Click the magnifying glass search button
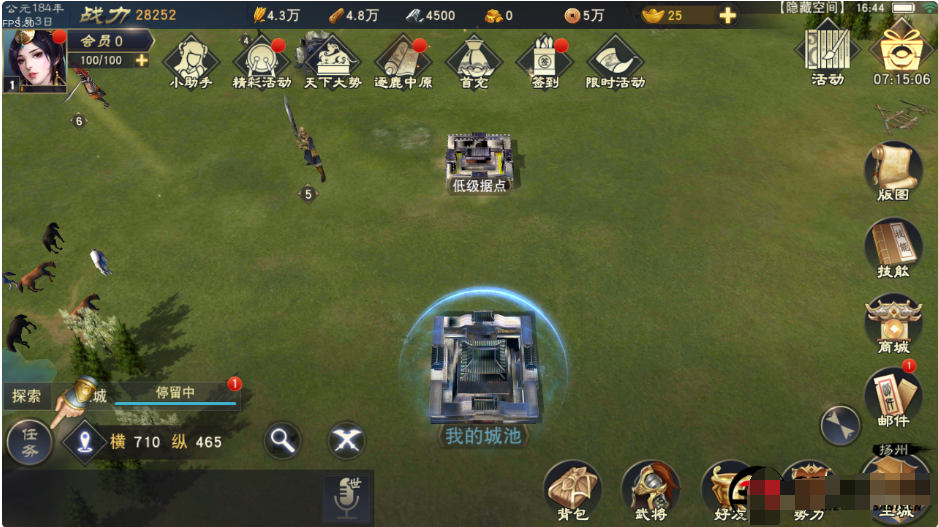Viewport: 938px width, 527px height. [284, 440]
